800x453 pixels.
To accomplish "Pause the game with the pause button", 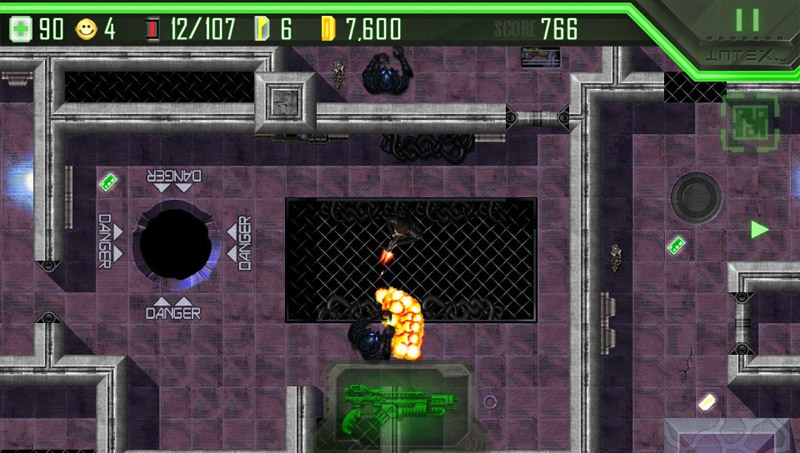I will tap(746, 20).
